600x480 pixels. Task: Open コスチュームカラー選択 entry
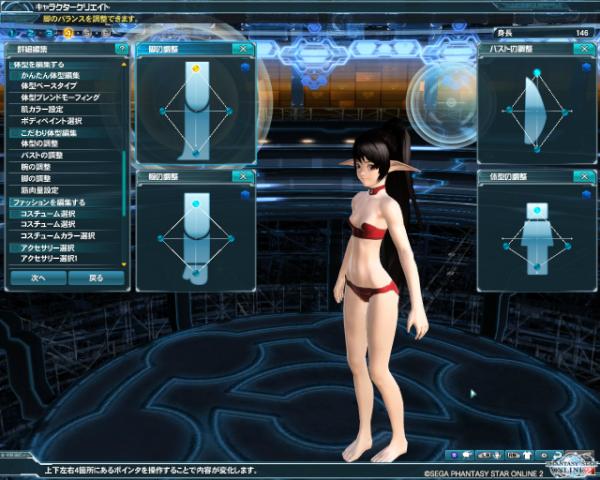58,236
